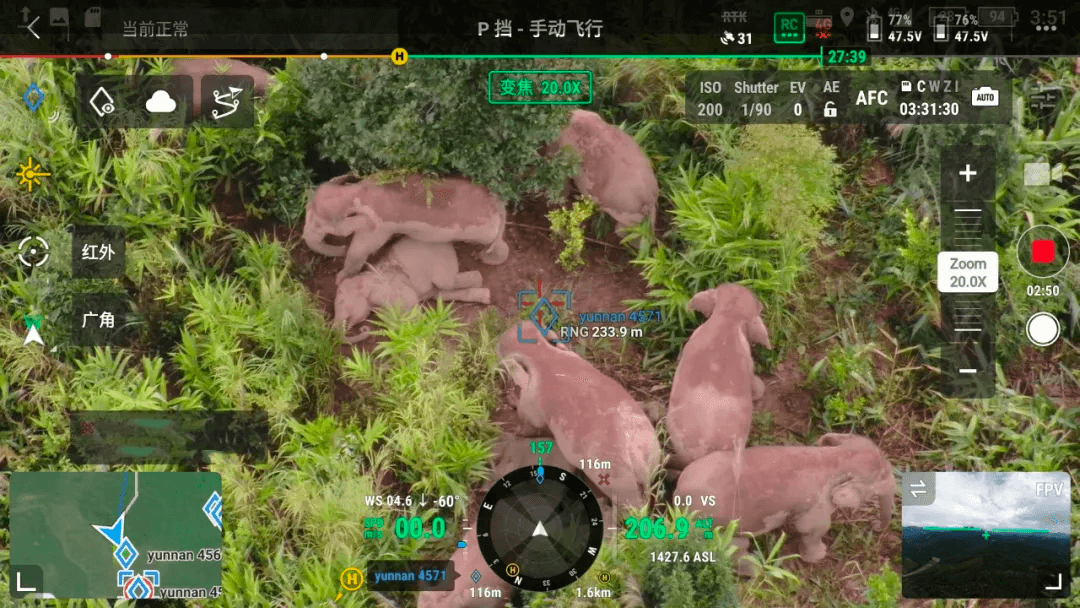1080x608 pixels.
Task: Open the cloud service icon
Action: coord(160,101)
